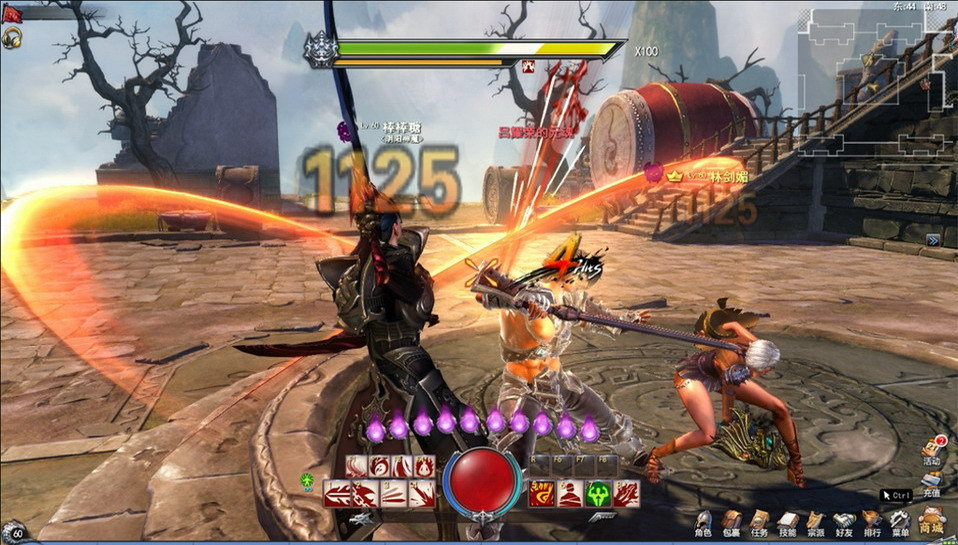
Task: Activate the green muscular figure buff skill
Action: [x=598, y=493]
